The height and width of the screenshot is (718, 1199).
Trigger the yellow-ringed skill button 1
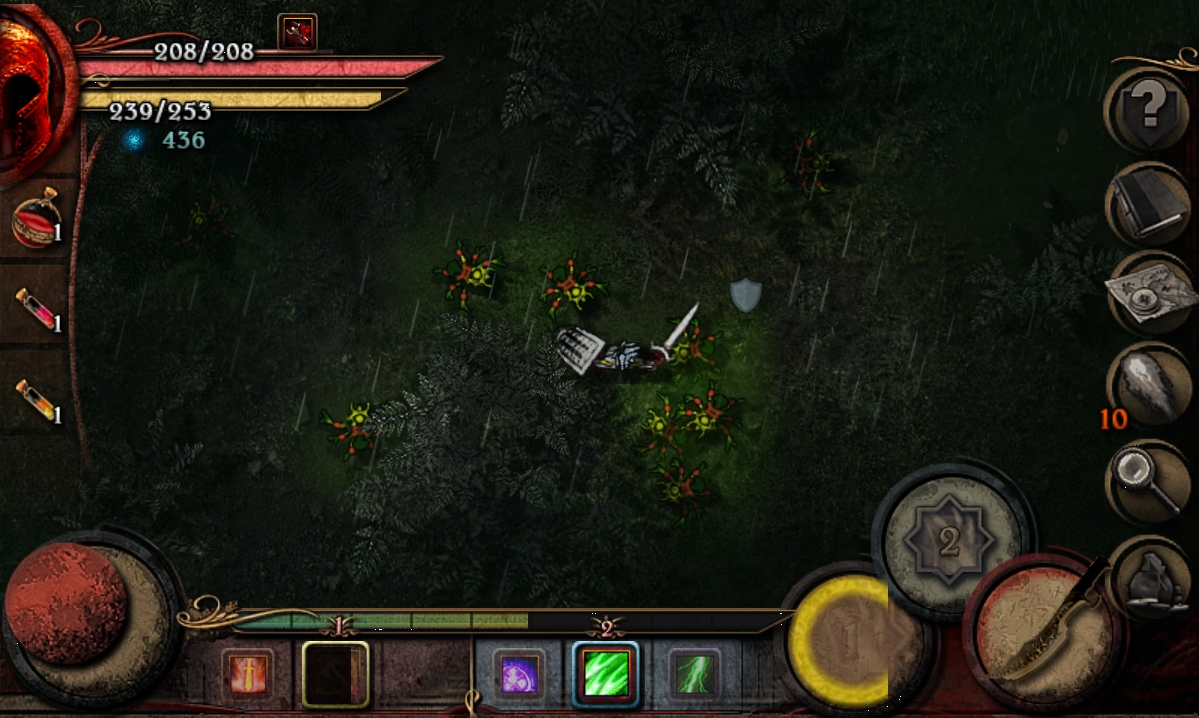[846, 640]
